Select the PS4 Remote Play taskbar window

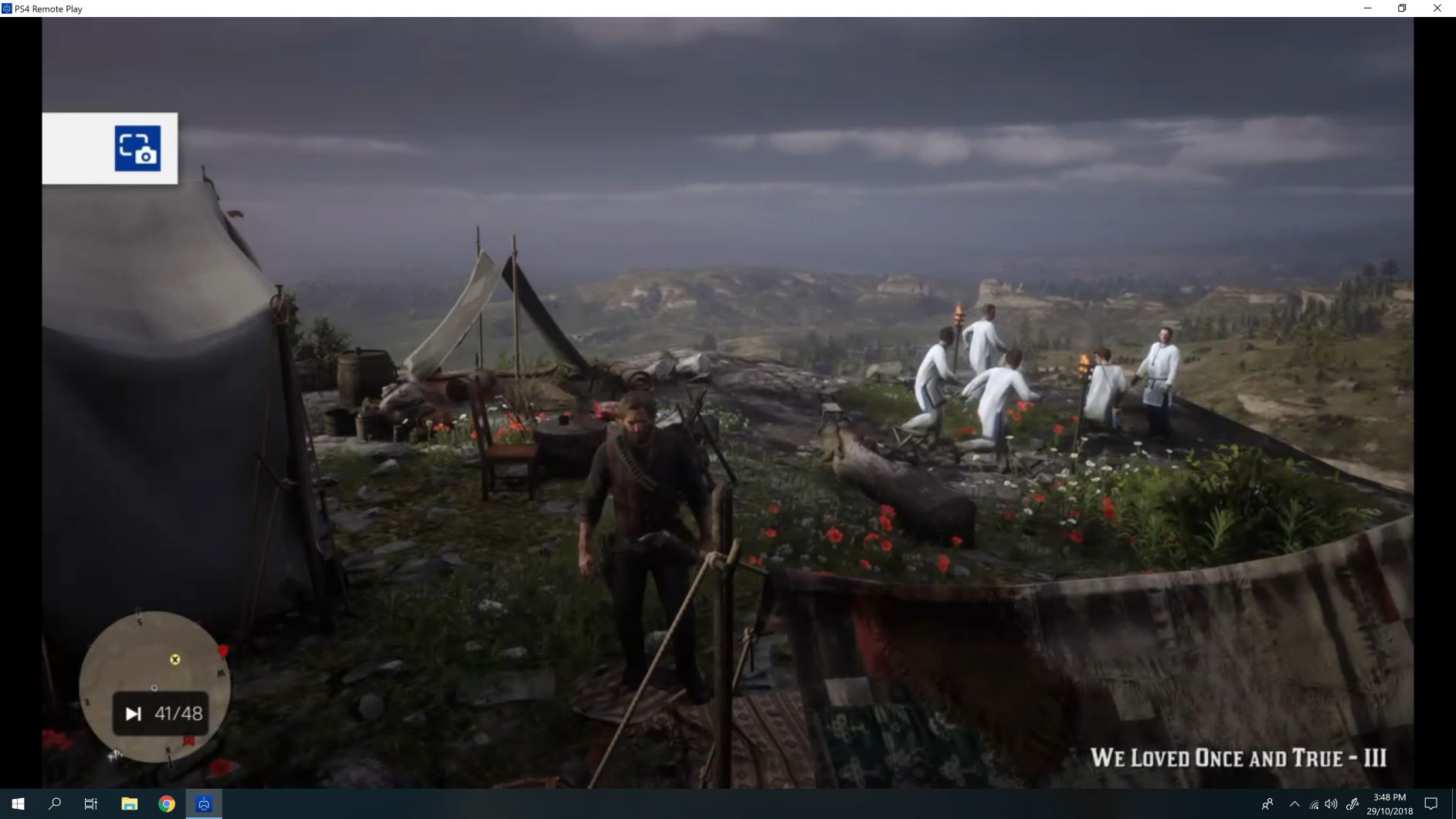203,804
